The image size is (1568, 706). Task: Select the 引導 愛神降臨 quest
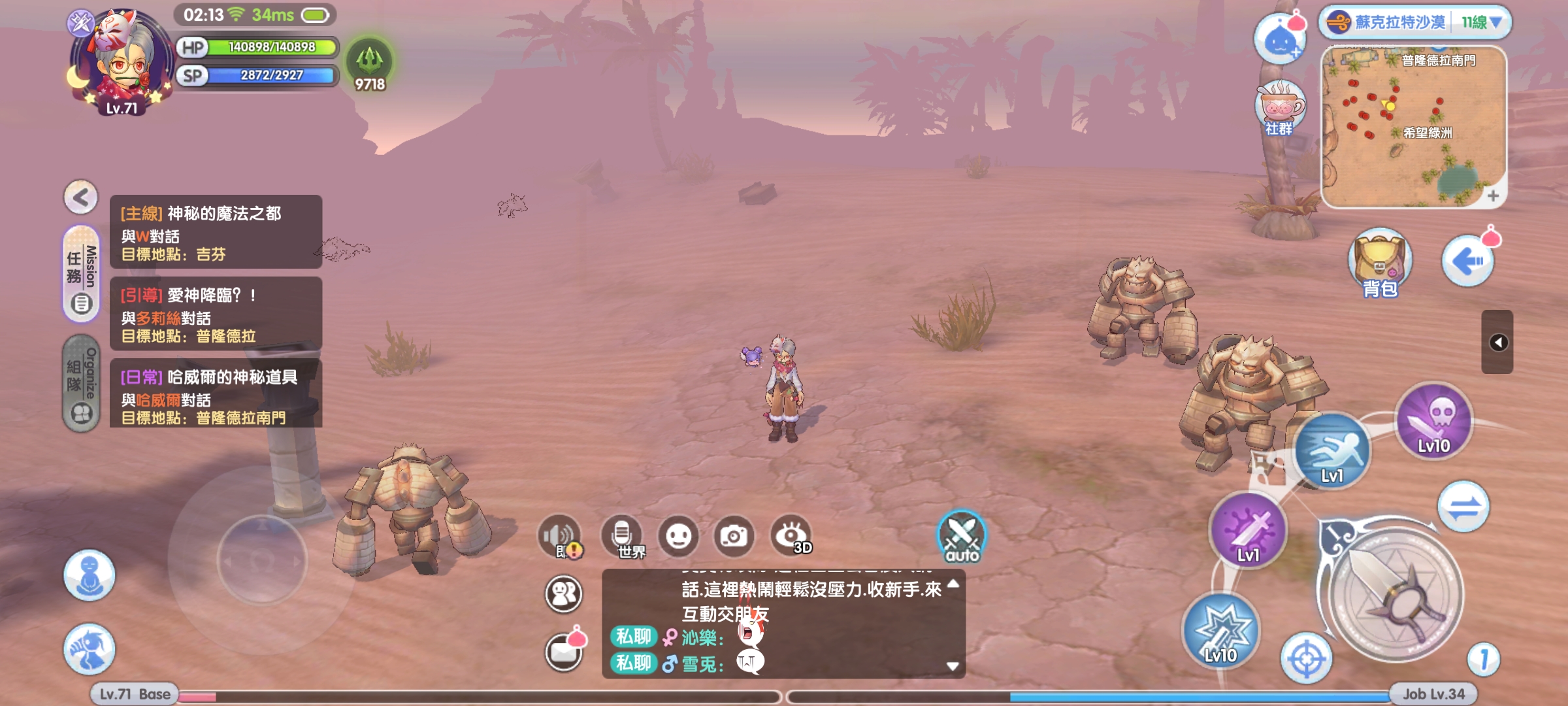point(216,314)
